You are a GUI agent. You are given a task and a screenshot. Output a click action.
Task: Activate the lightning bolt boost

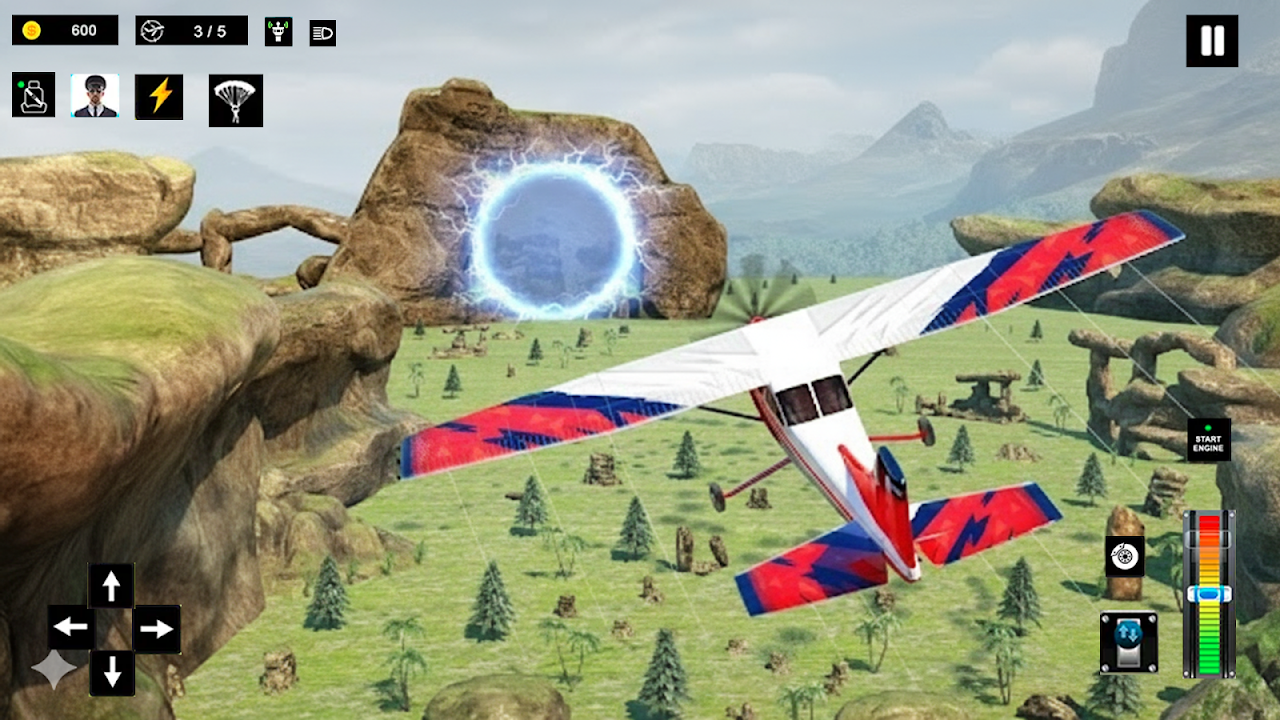click(159, 97)
